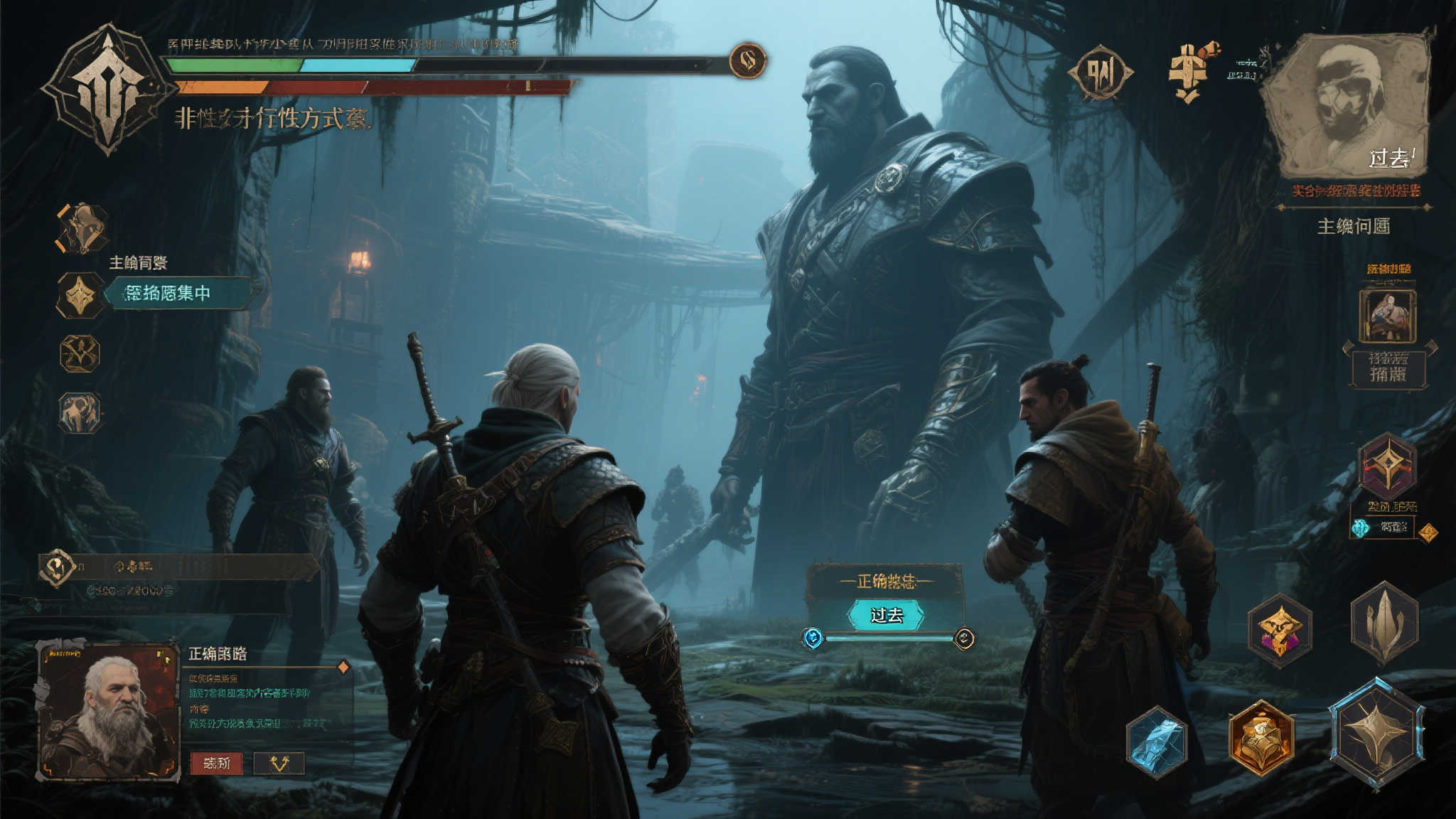This screenshot has height=819, width=1456.
Task: Click the round rune medallion icon
Action: 1099,73
